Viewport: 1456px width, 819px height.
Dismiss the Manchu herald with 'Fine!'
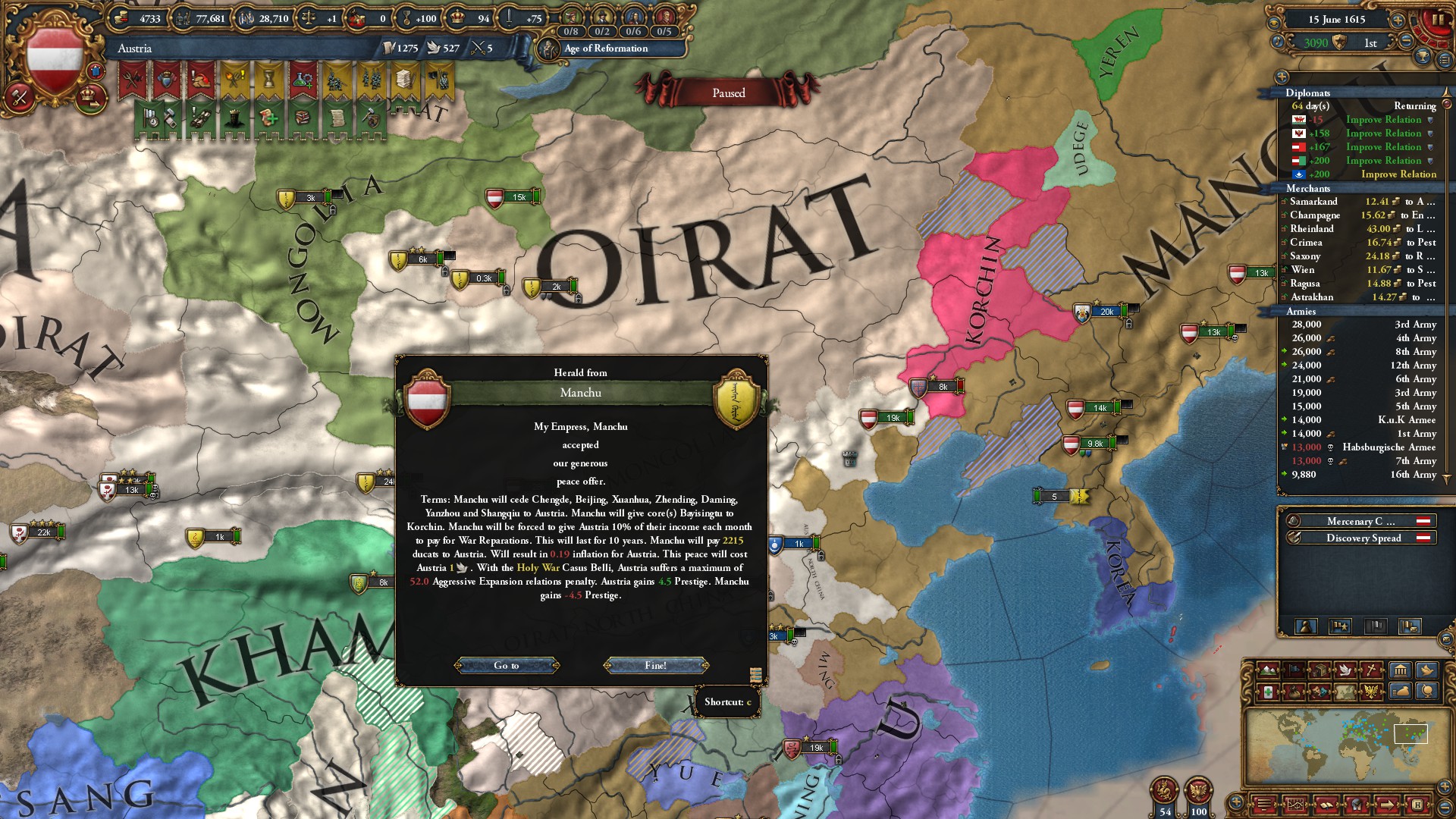click(656, 665)
